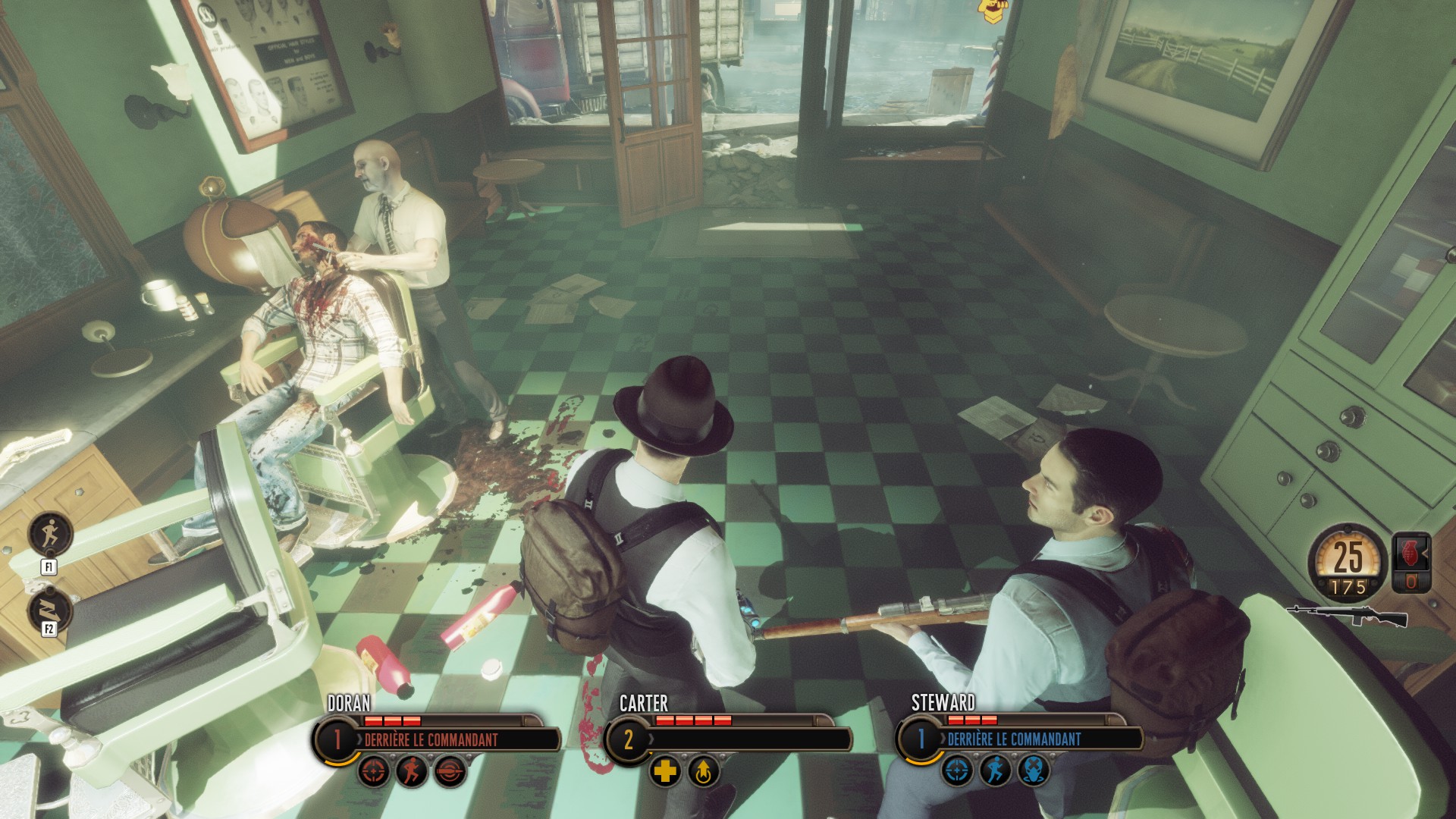Select the red grenade slot
The width and height of the screenshot is (1456, 819).
(1411, 563)
